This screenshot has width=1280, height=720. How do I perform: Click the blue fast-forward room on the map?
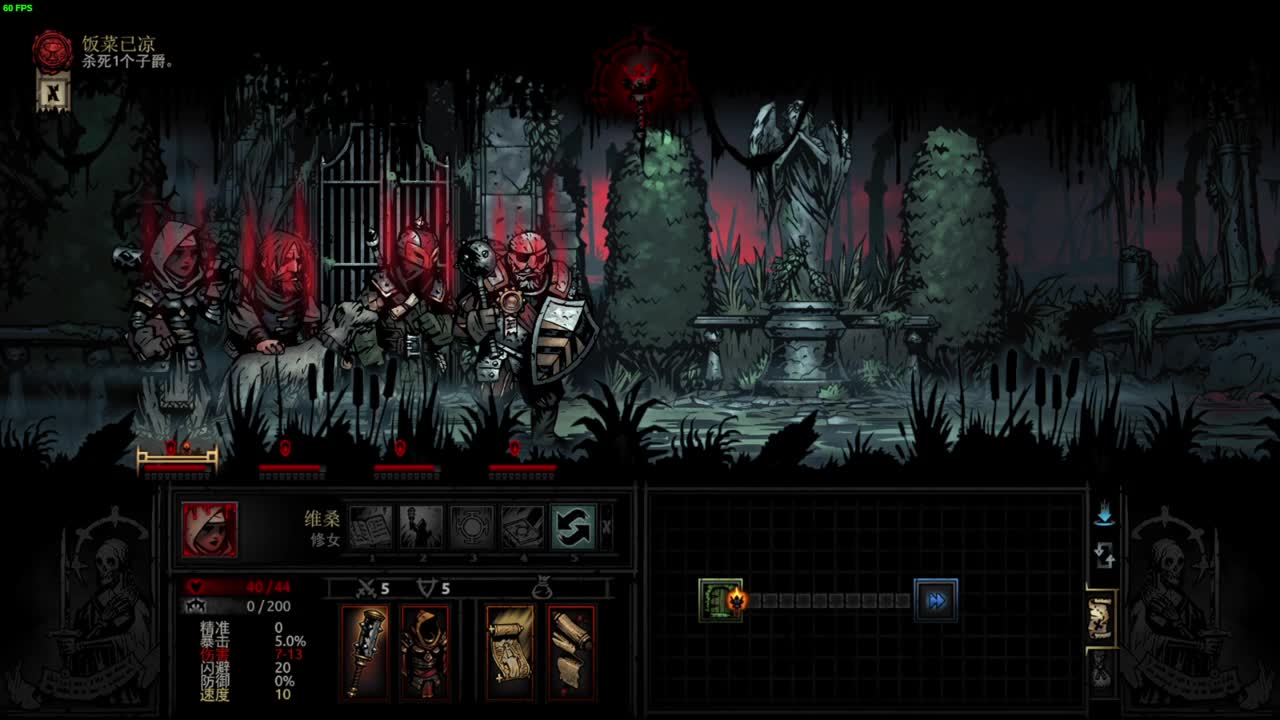[936, 600]
